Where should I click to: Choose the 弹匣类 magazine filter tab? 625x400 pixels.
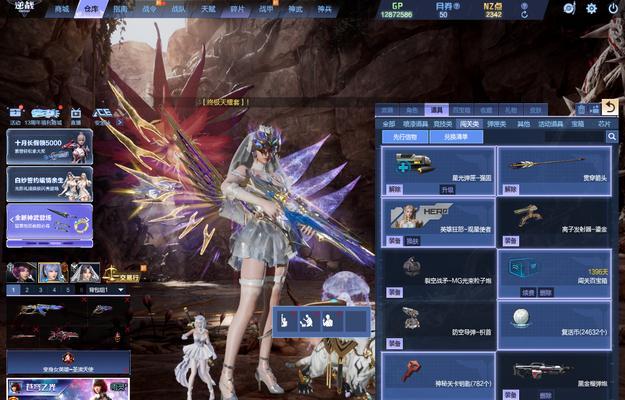click(x=496, y=124)
